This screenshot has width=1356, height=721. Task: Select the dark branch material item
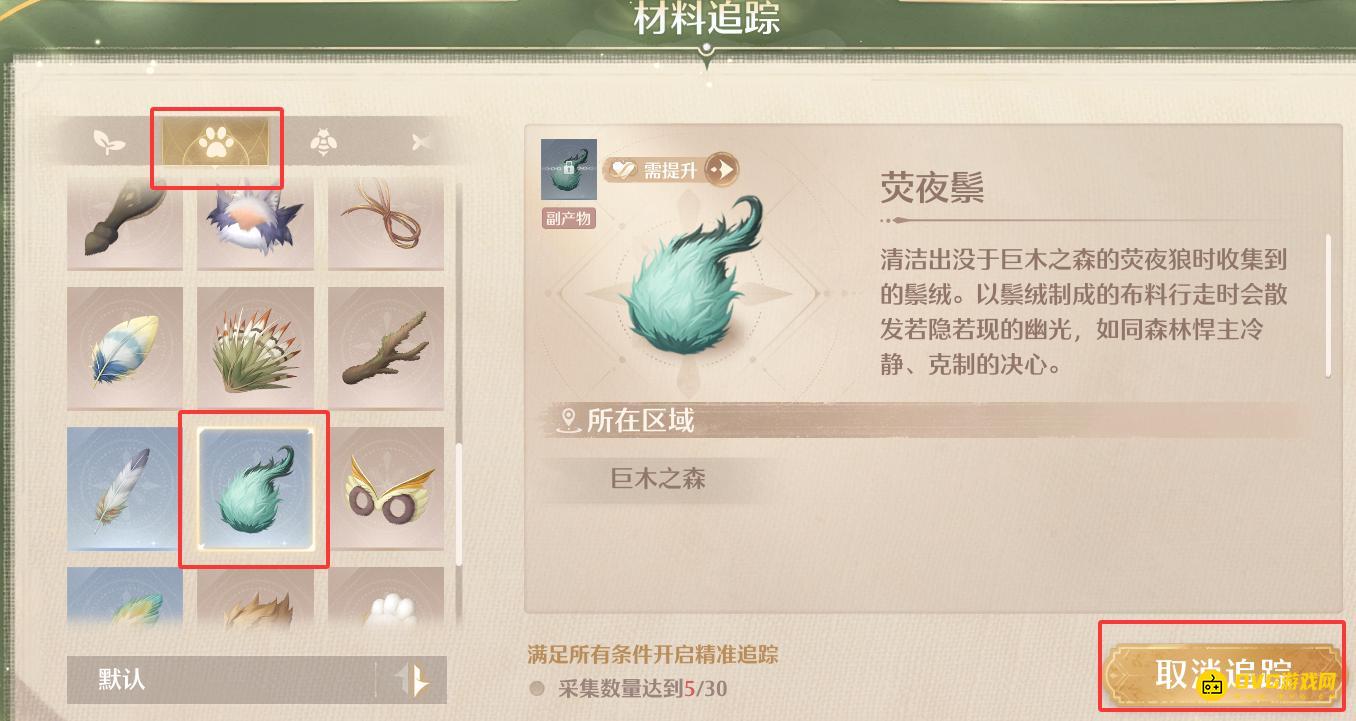pyautogui.click(x=386, y=347)
